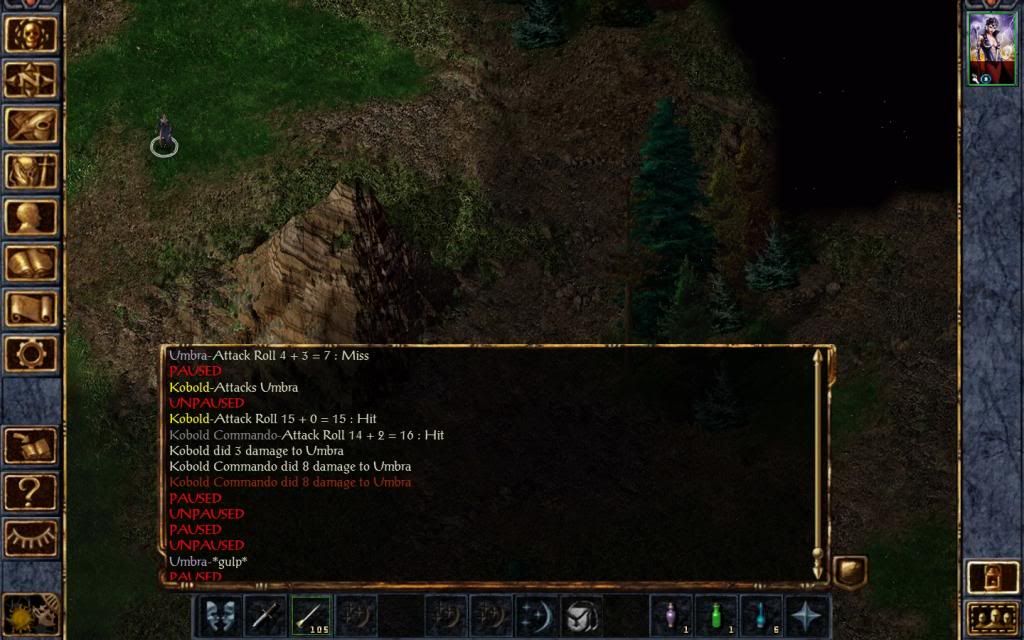Open special abilities with the star button
Screen dimensions: 1024x640
[x=806, y=615]
